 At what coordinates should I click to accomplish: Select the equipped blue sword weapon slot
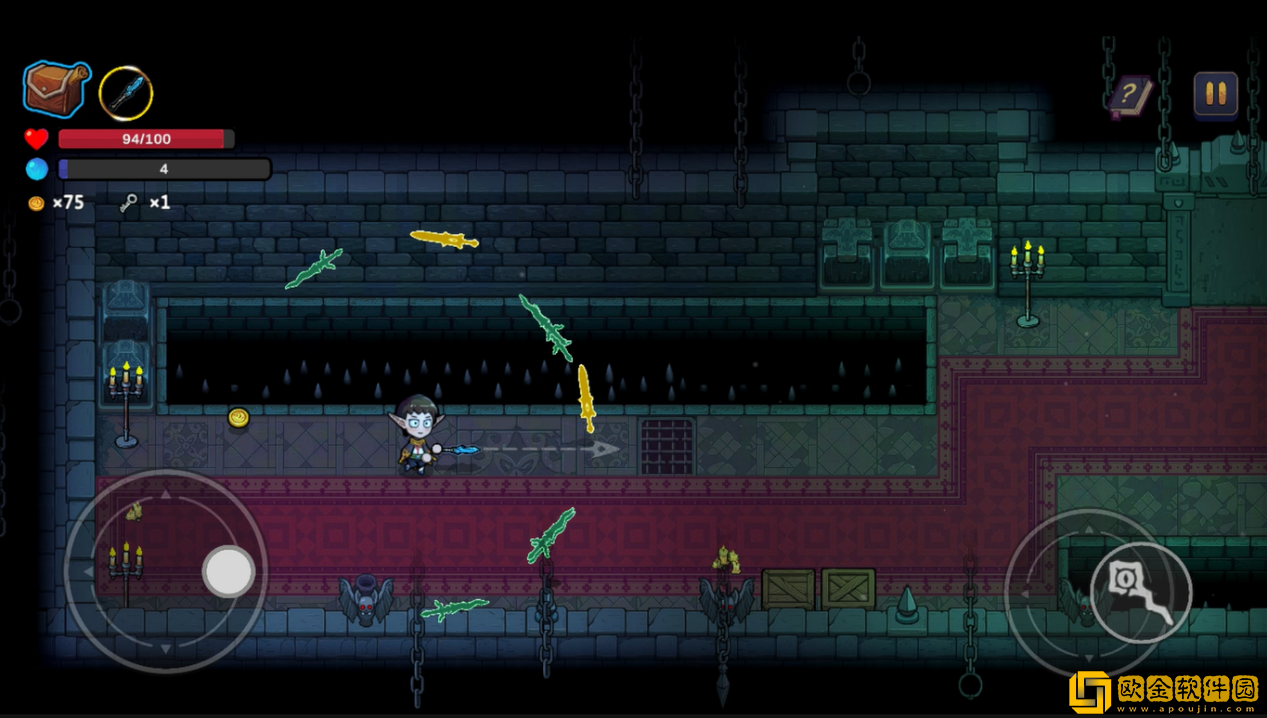[x=126, y=93]
